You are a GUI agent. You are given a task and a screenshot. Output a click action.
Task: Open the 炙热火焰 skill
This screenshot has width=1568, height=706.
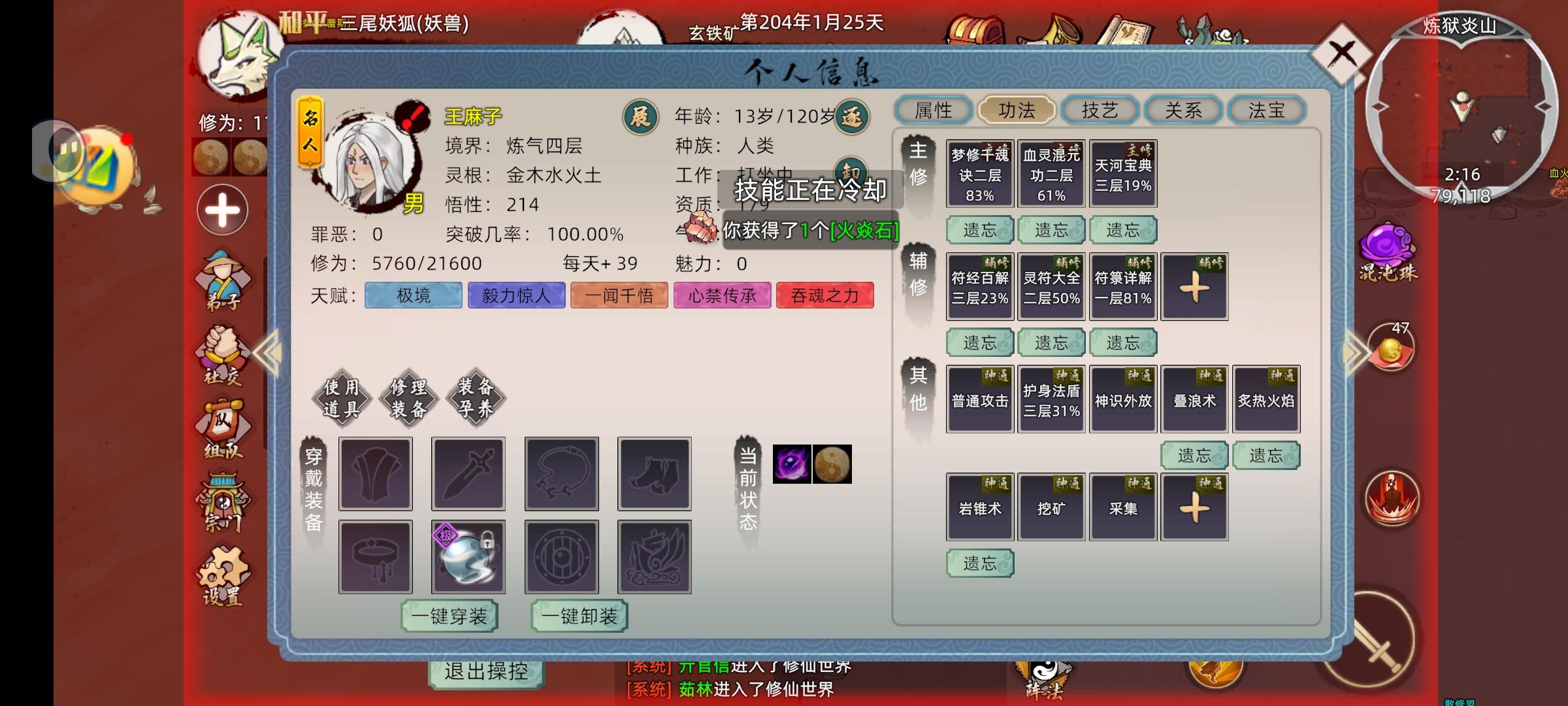point(1266,399)
